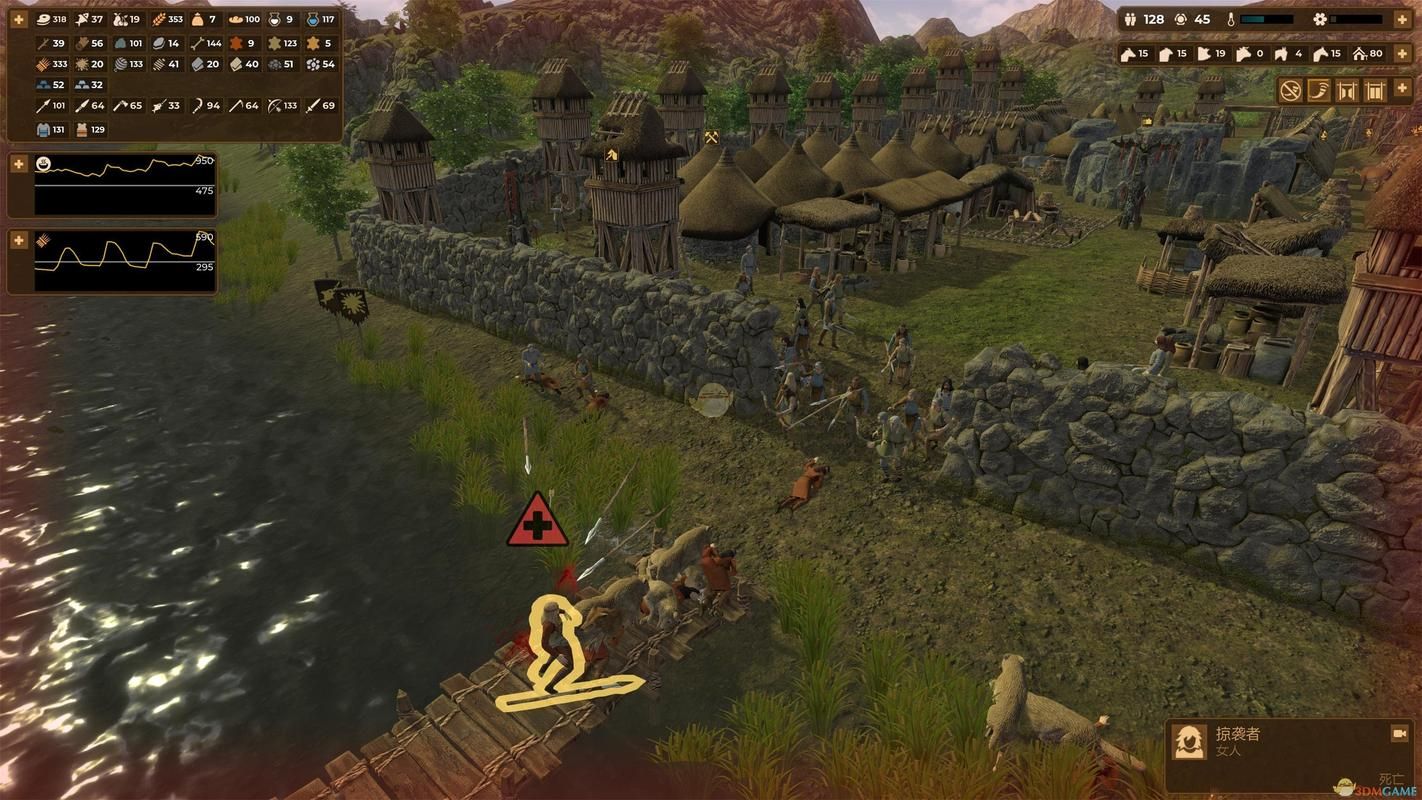Click the shelter capacity house icon
The image size is (1422, 800).
point(1359,54)
